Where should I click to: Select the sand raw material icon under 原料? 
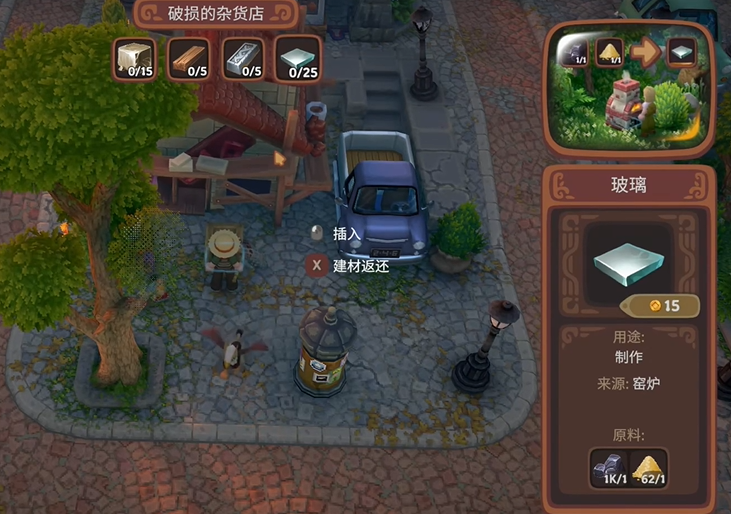[x=649, y=468]
